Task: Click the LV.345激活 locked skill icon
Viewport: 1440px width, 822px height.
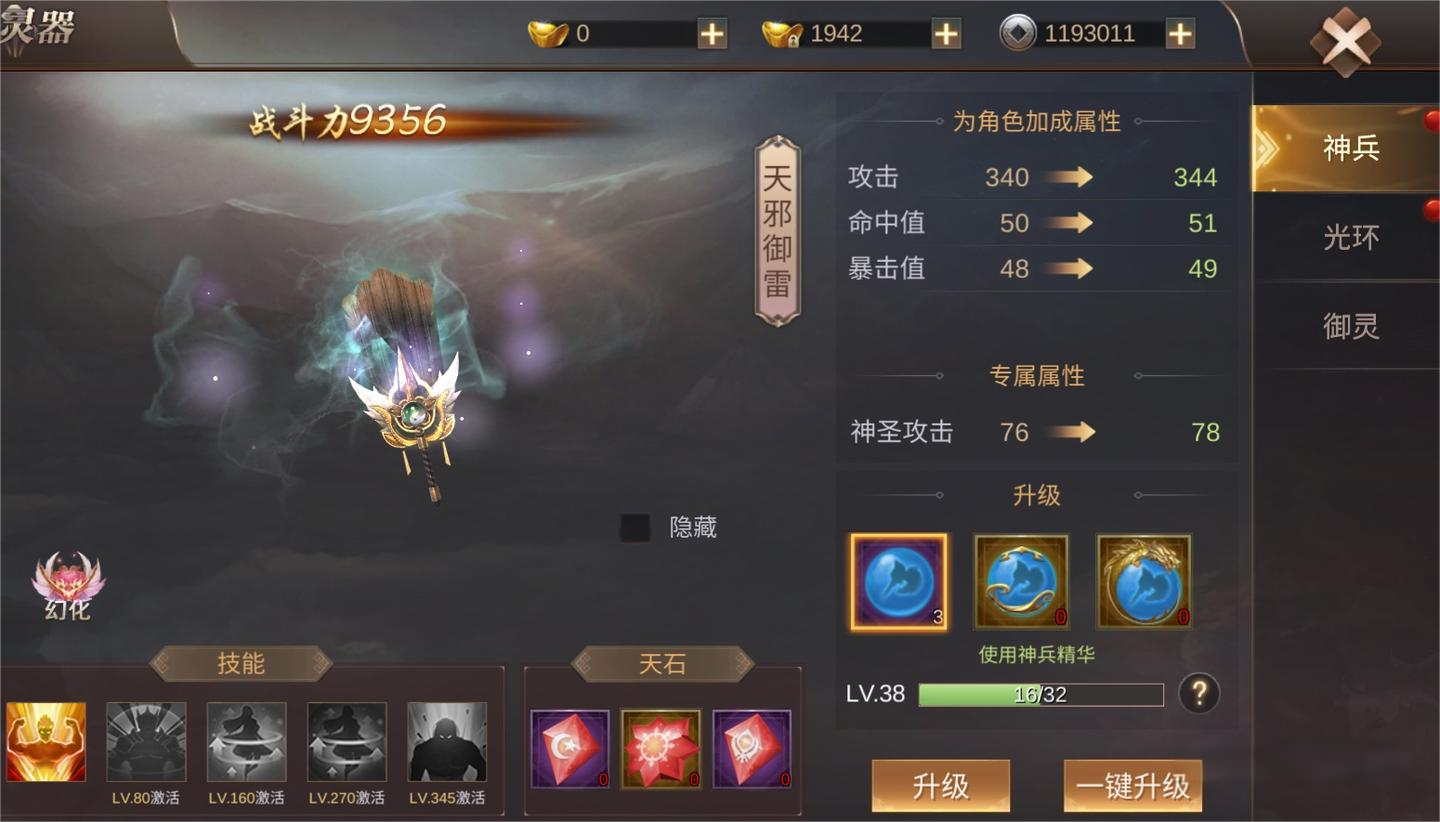Action: [x=447, y=741]
